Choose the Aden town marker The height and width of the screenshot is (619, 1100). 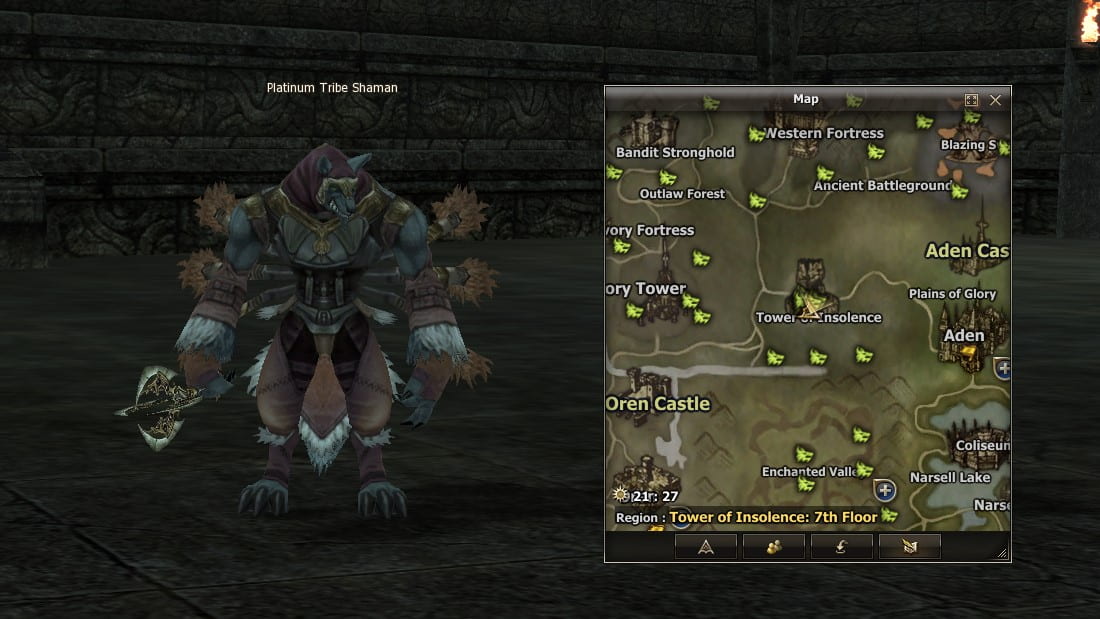(x=964, y=336)
